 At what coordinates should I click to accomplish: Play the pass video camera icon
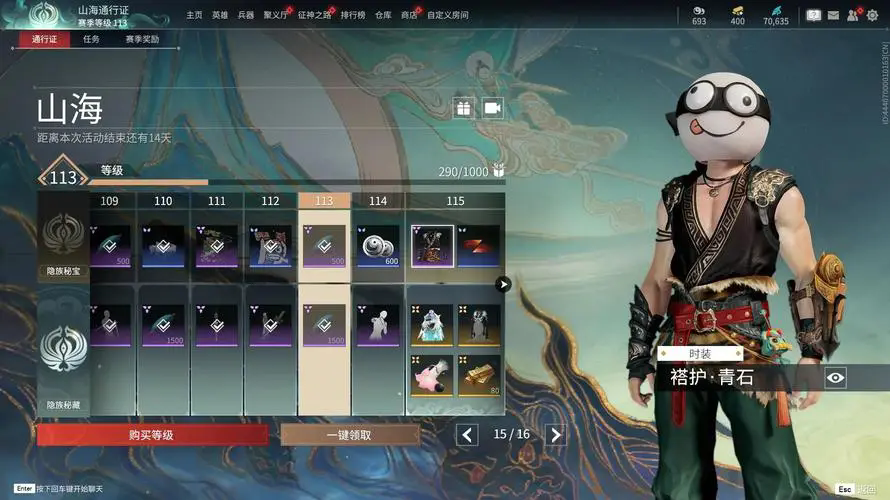[492, 107]
